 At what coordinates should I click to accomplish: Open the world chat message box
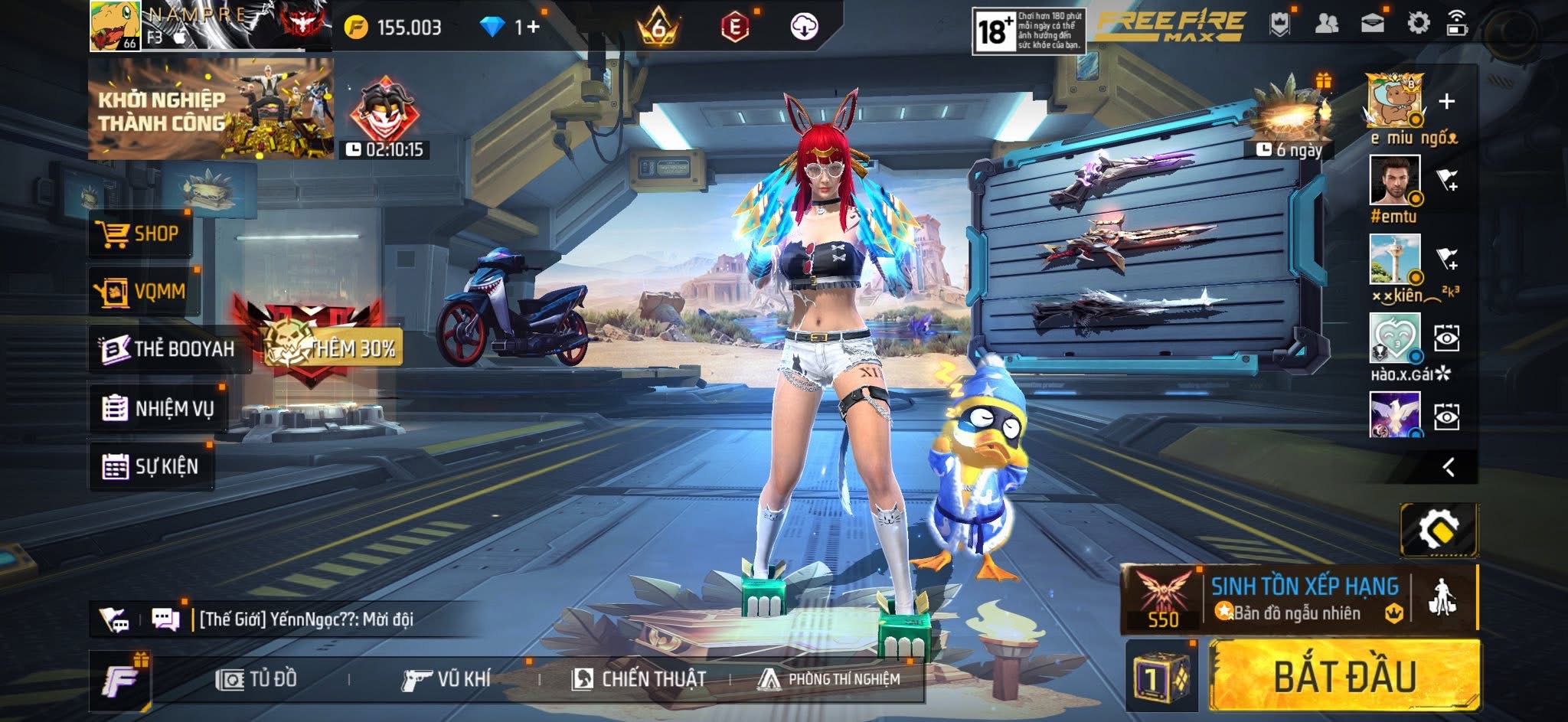click(x=306, y=619)
